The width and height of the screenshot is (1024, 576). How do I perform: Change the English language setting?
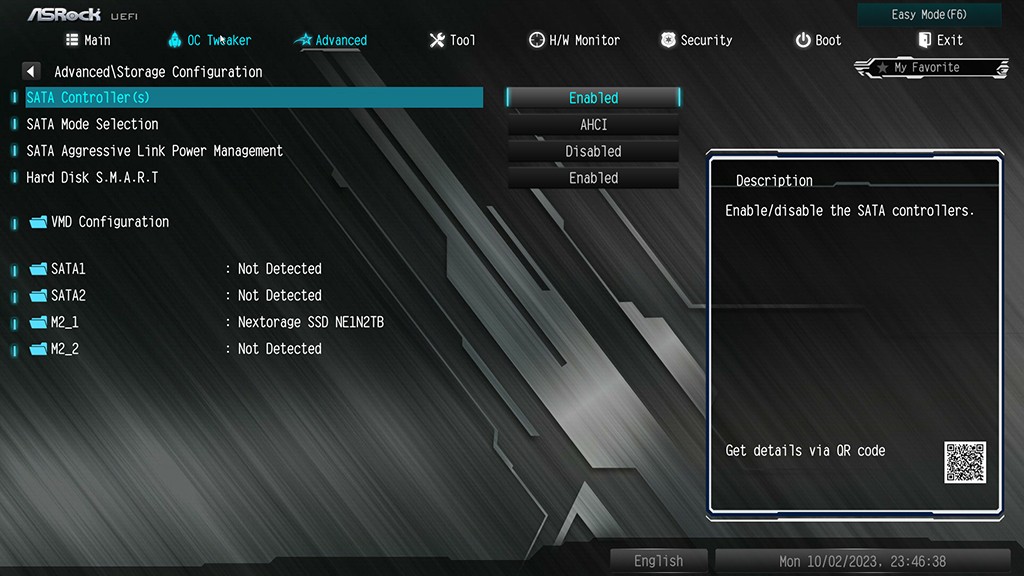[x=658, y=561]
